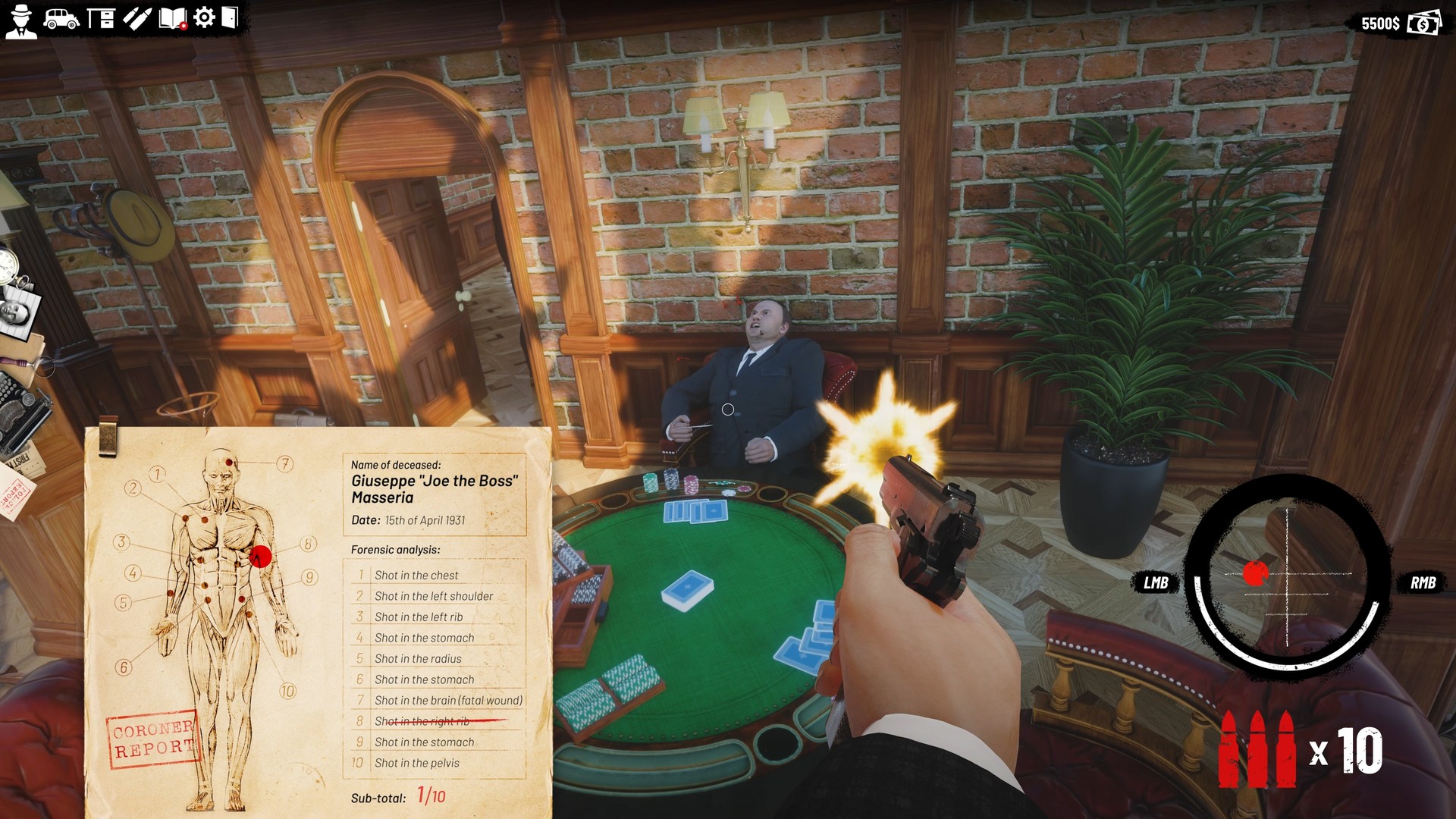Image resolution: width=1456 pixels, height=819 pixels.
Task: Open the bullets ammunition icon
Action: (136, 17)
